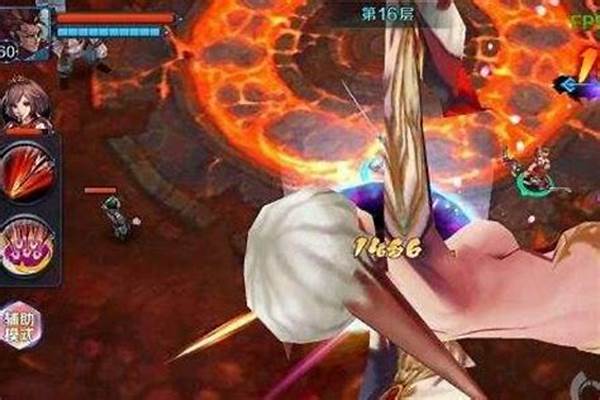Use the purple flame burst skill
This screenshot has width=600, height=400.
tap(27, 246)
